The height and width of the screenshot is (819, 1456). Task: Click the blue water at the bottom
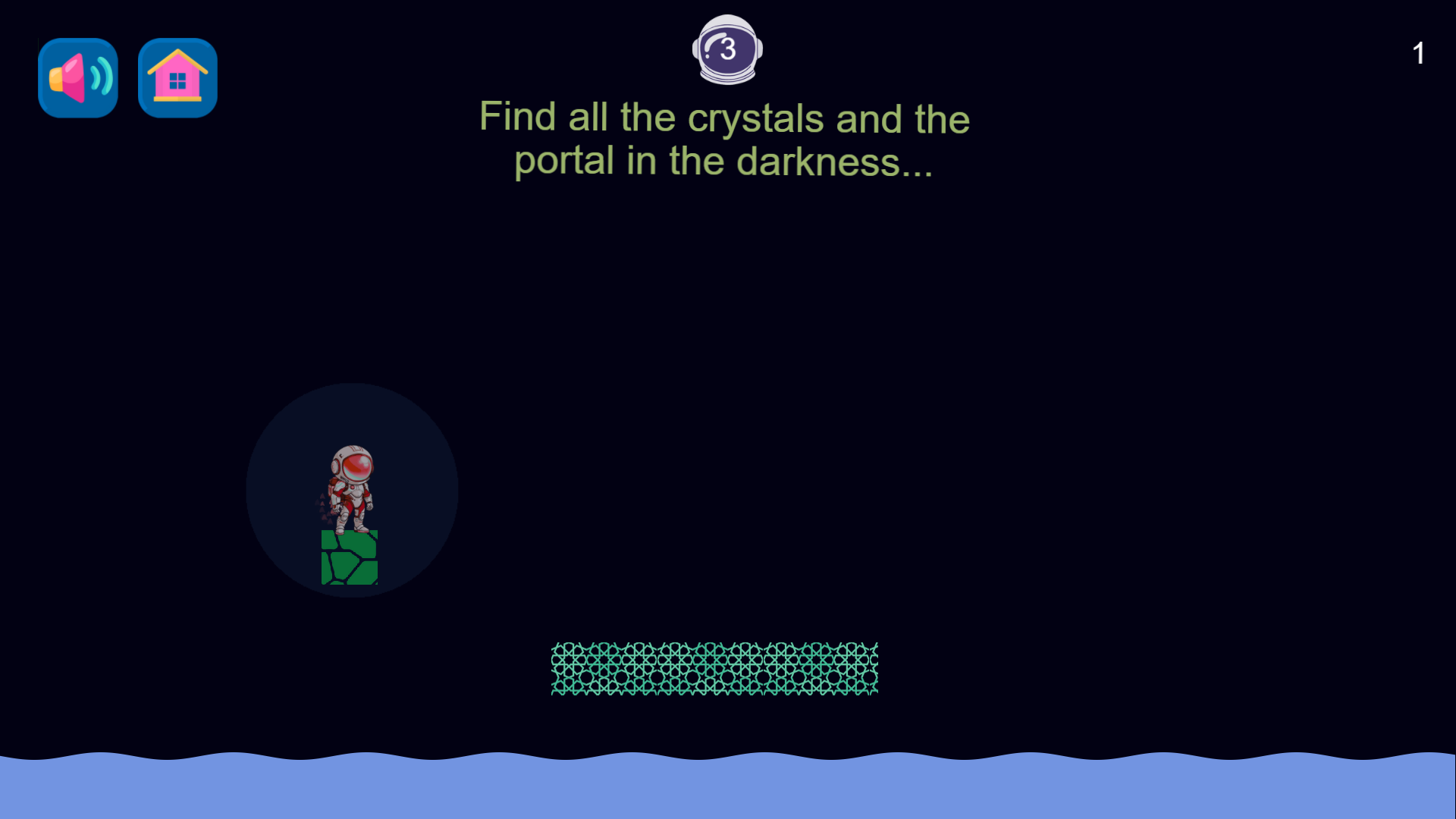pyautogui.click(x=728, y=789)
